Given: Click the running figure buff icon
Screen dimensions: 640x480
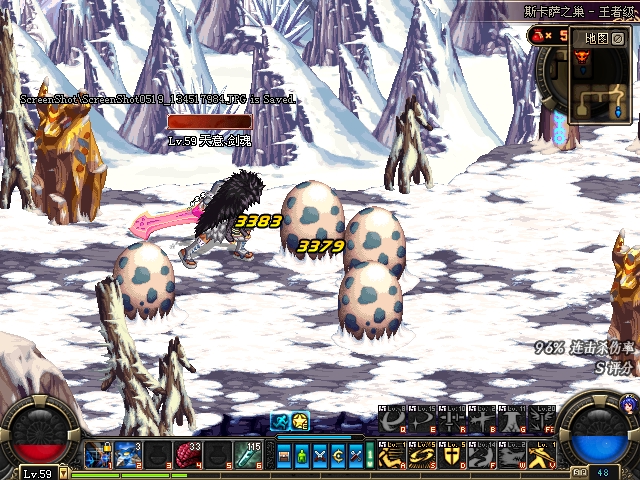Looking at the screenshot, I should [280, 421].
